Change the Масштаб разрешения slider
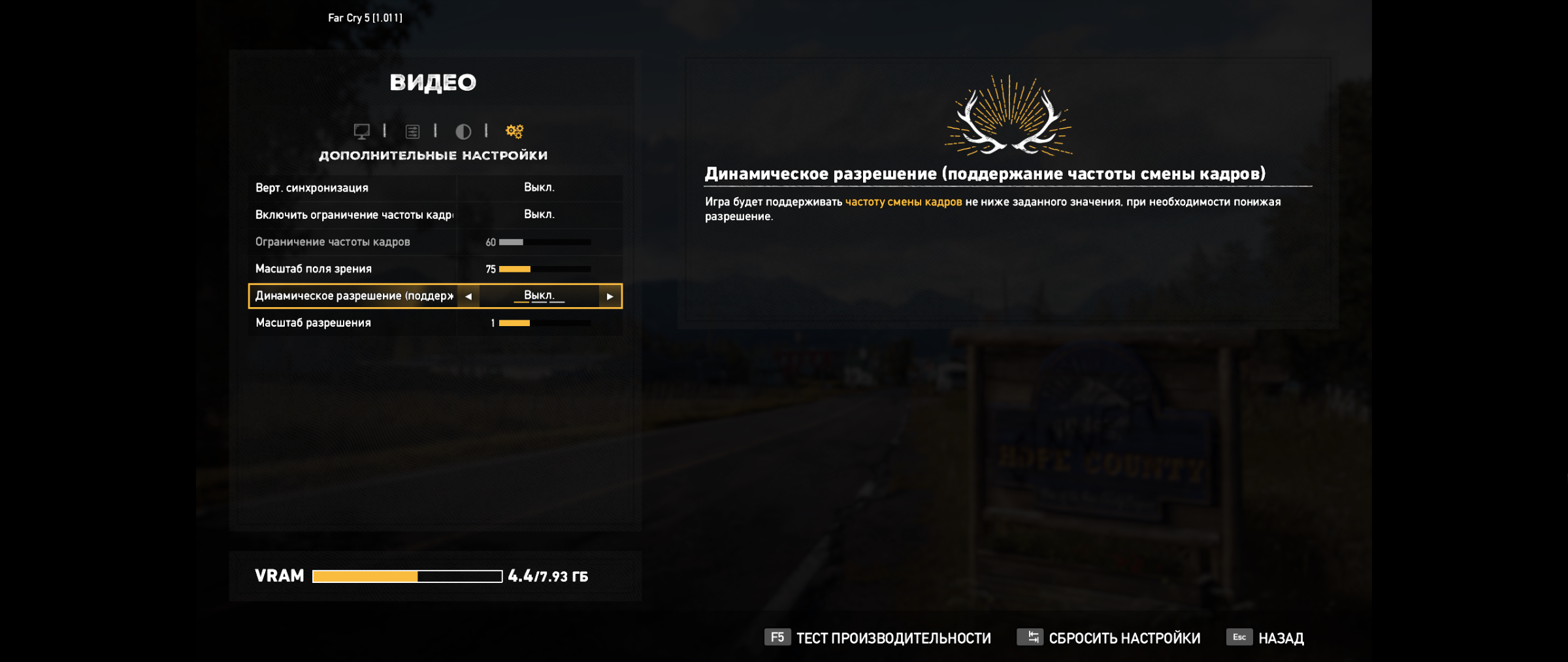The height and width of the screenshot is (662, 1568). [544, 323]
